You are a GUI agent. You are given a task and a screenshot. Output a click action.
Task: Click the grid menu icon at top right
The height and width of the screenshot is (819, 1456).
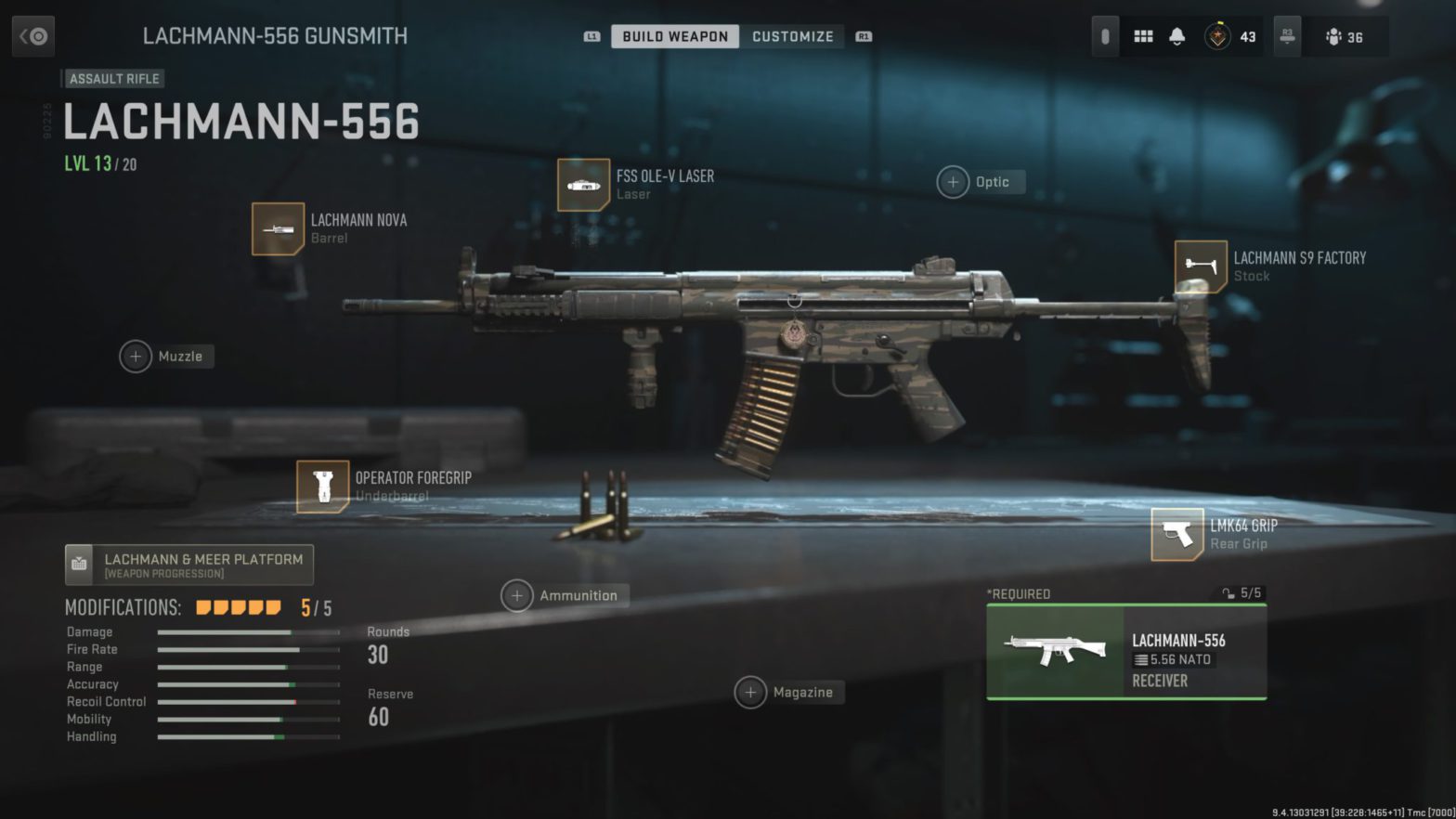pyautogui.click(x=1143, y=36)
